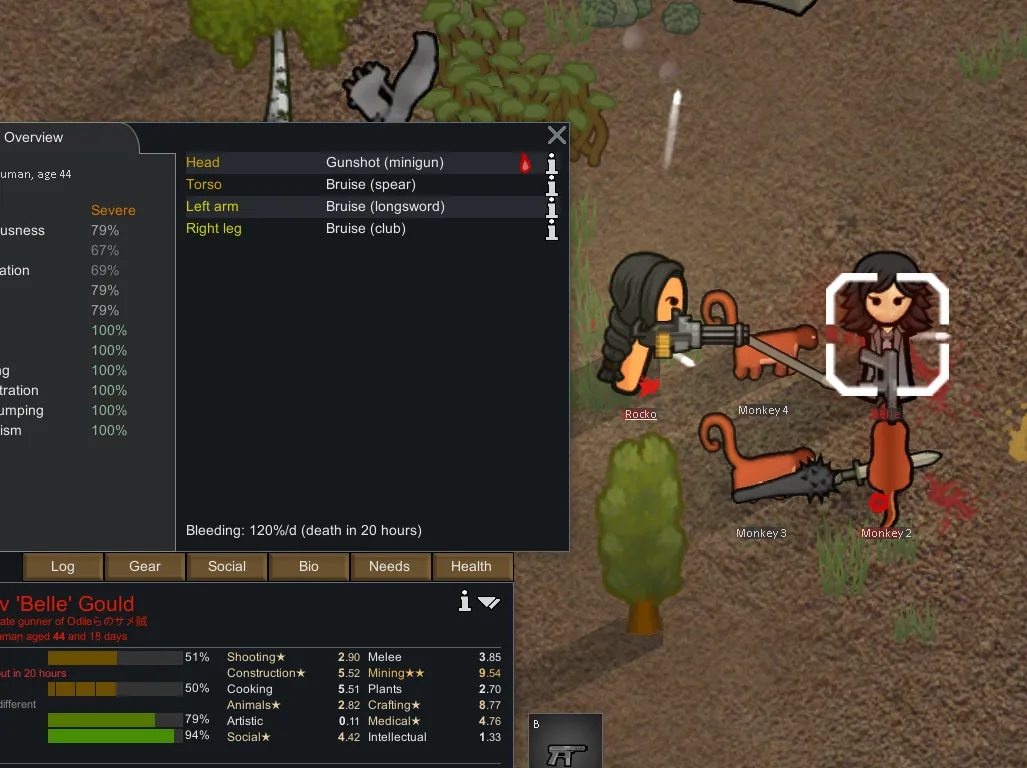Select the Health tab
Viewport: 1027px width, 768px height.
coord(471,566)
